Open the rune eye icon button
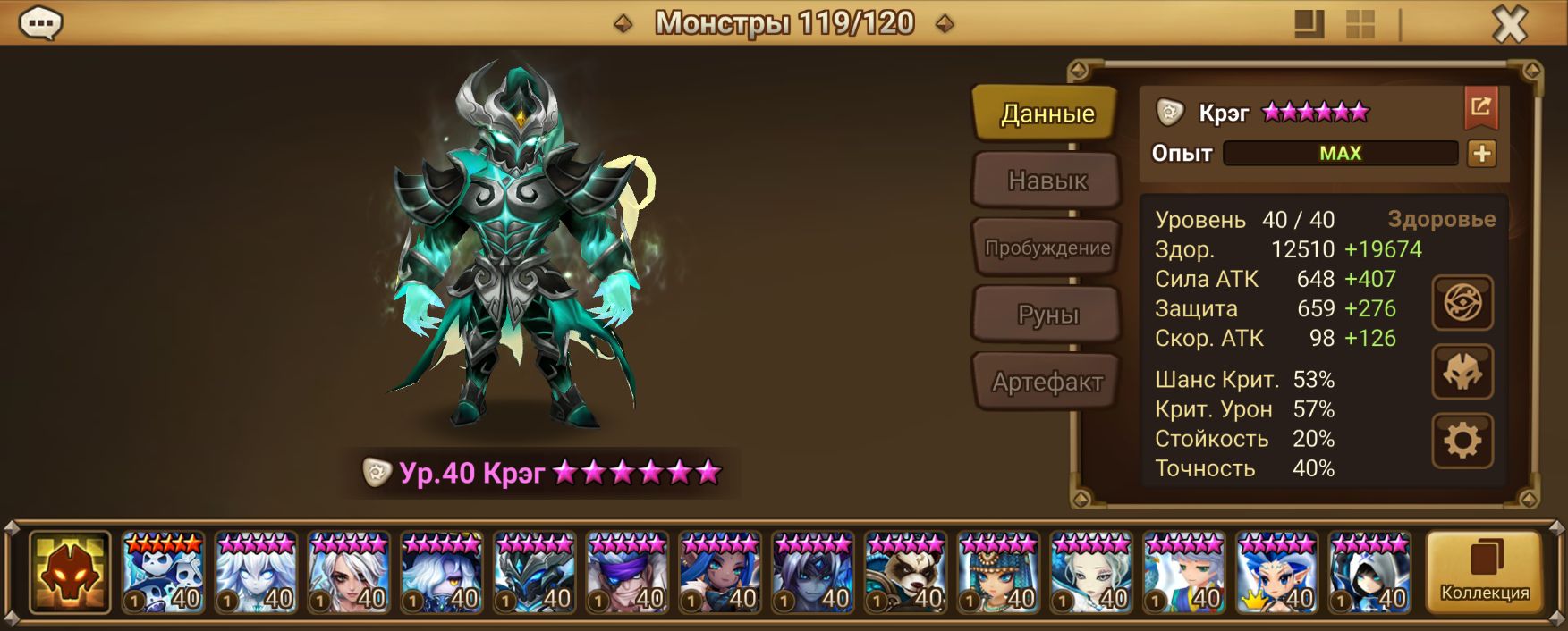 (x=1462, y=303)
